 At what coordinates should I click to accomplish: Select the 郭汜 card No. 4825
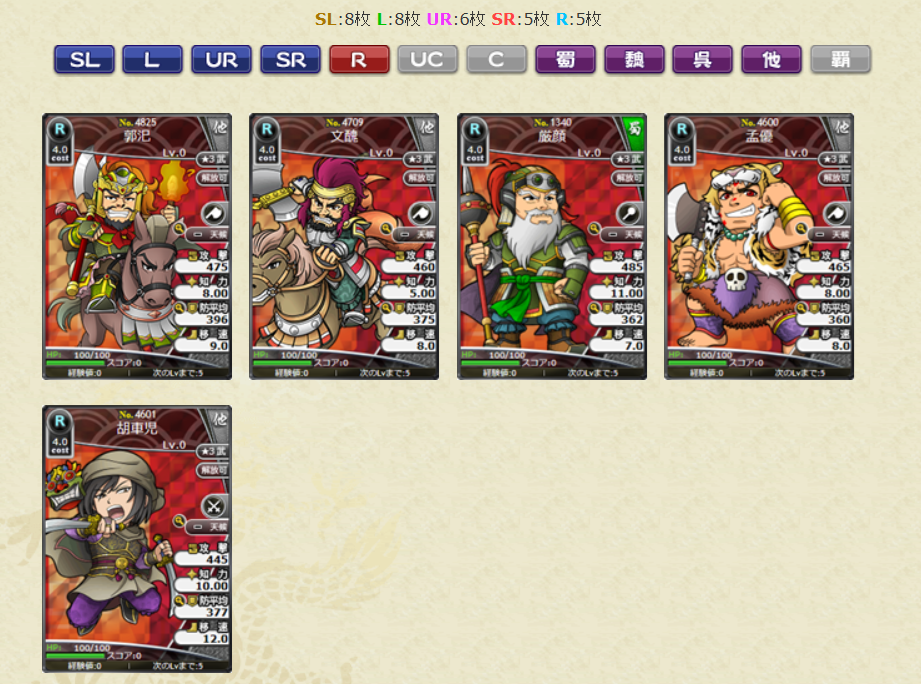137,246
